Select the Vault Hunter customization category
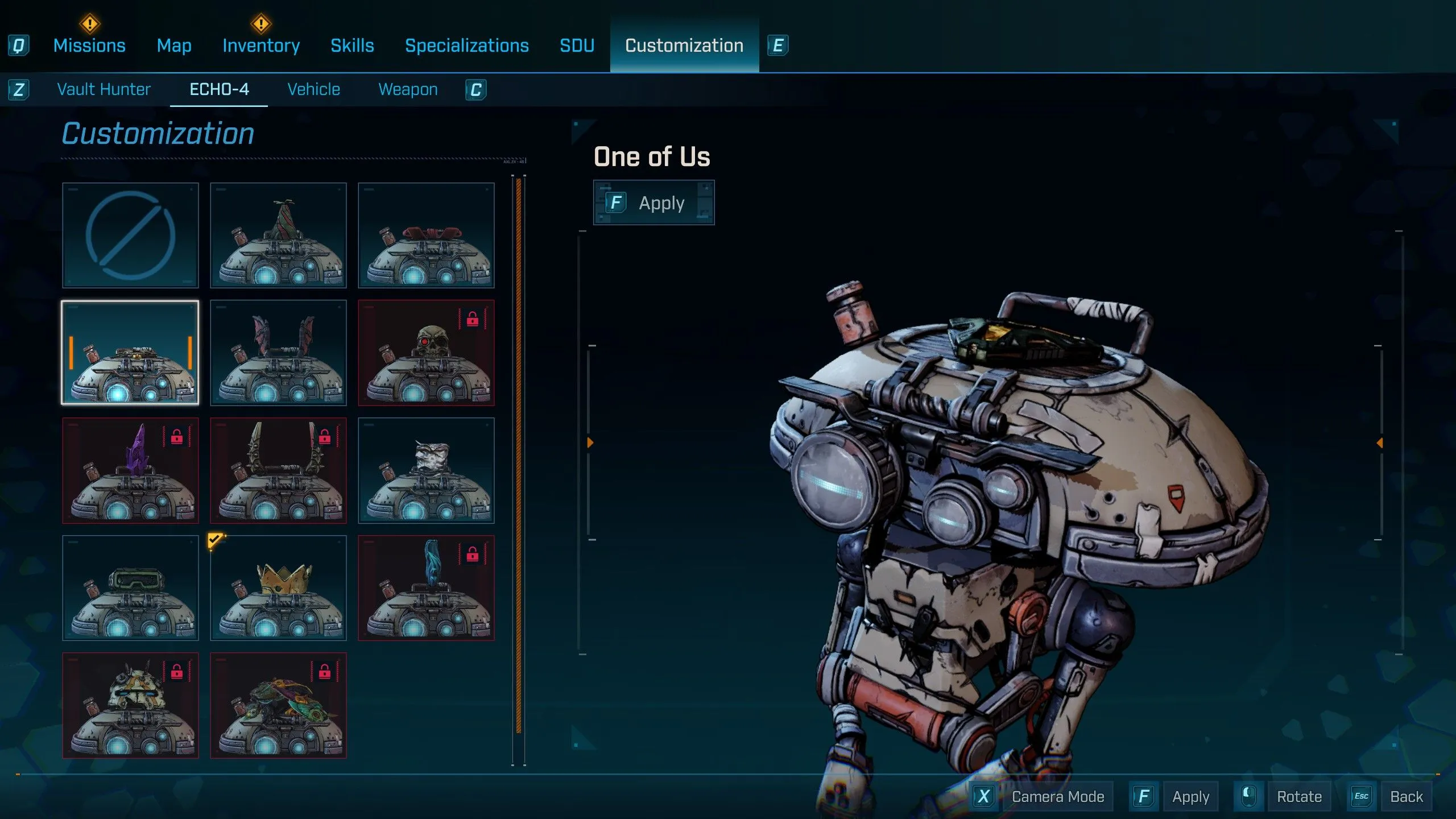Screen dimensions: 1456x819 point(104,89)
